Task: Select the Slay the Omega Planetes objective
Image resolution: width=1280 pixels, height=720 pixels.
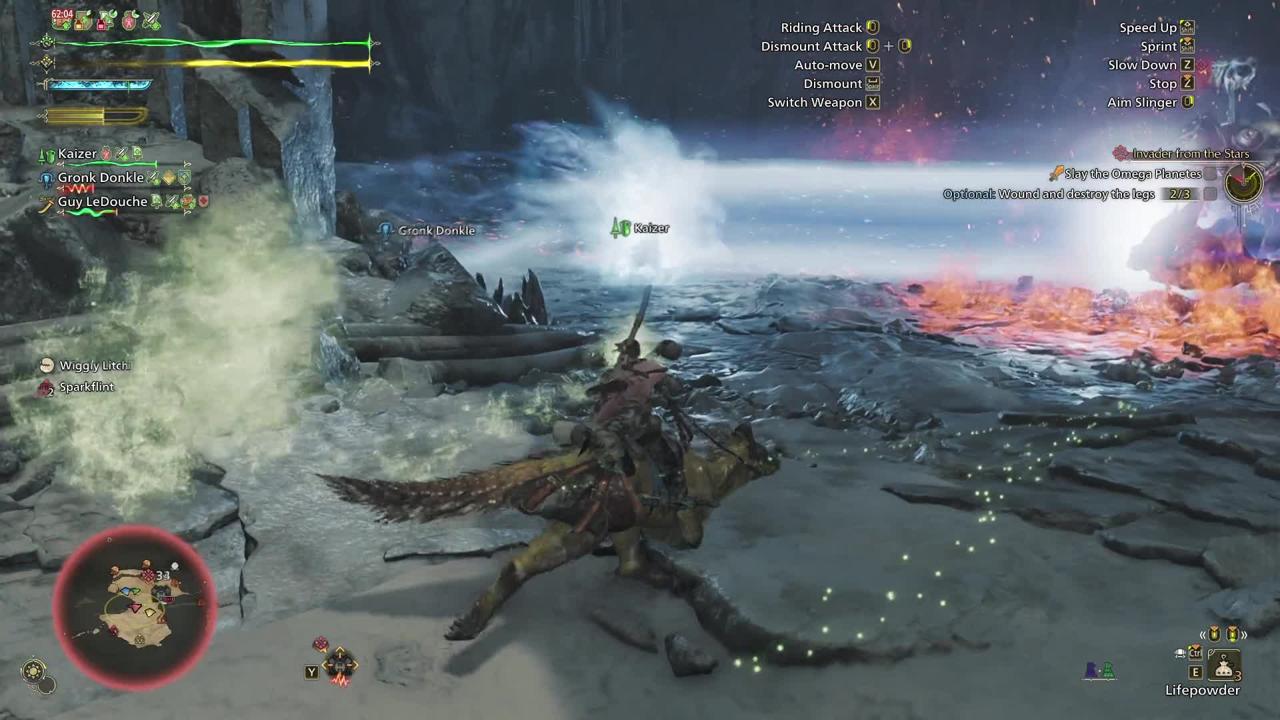Action: click(1133, 174)
